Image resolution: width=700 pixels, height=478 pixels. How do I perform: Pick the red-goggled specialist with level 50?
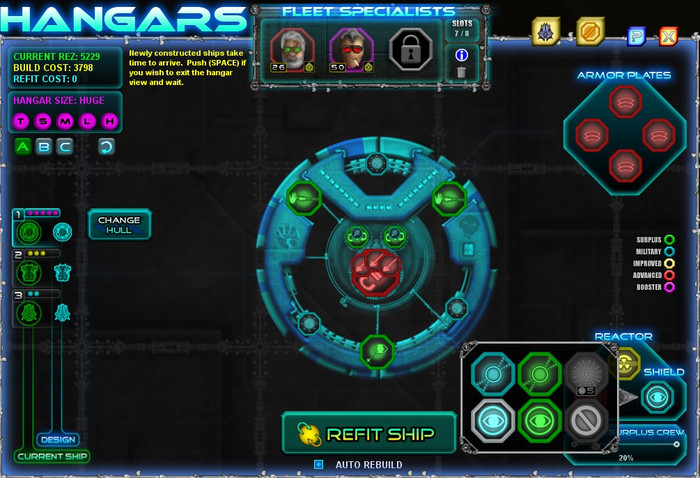pos(351,47)
